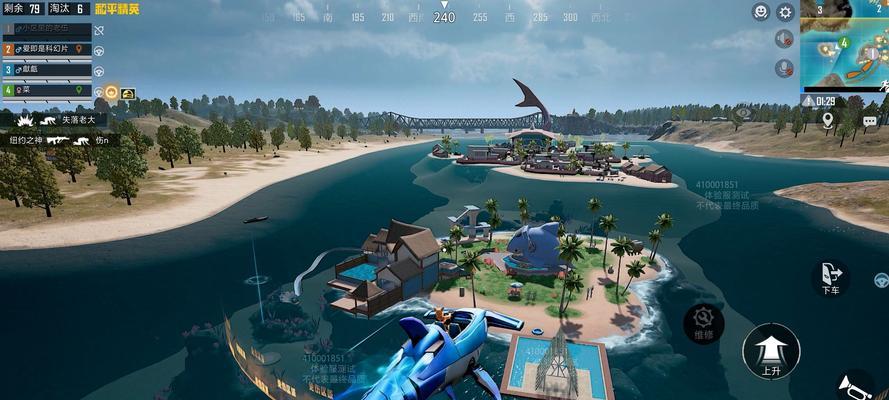Select teammate 4 row in squad list
The width and height of the screenshot is (889, 400).
[46, 90]
